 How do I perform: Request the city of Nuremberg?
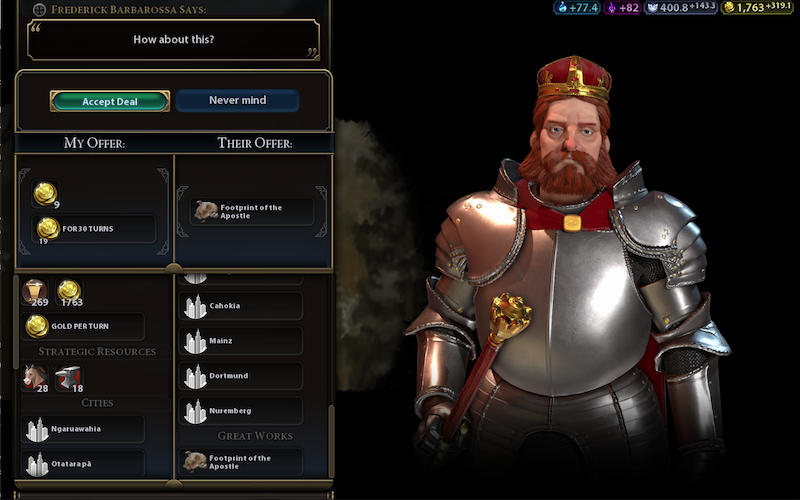point(241,411)
